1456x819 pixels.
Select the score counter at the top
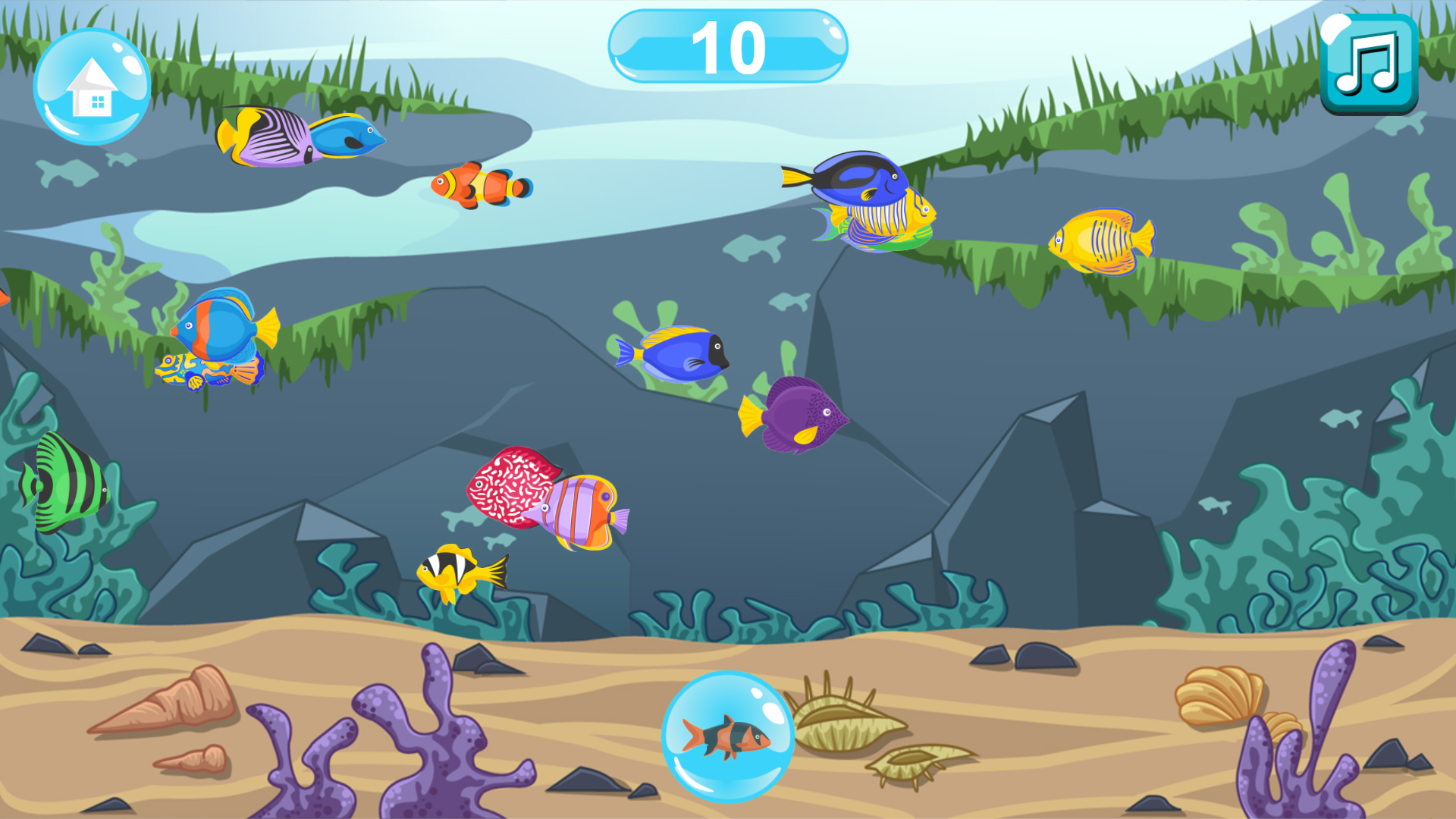pos(726,47)
